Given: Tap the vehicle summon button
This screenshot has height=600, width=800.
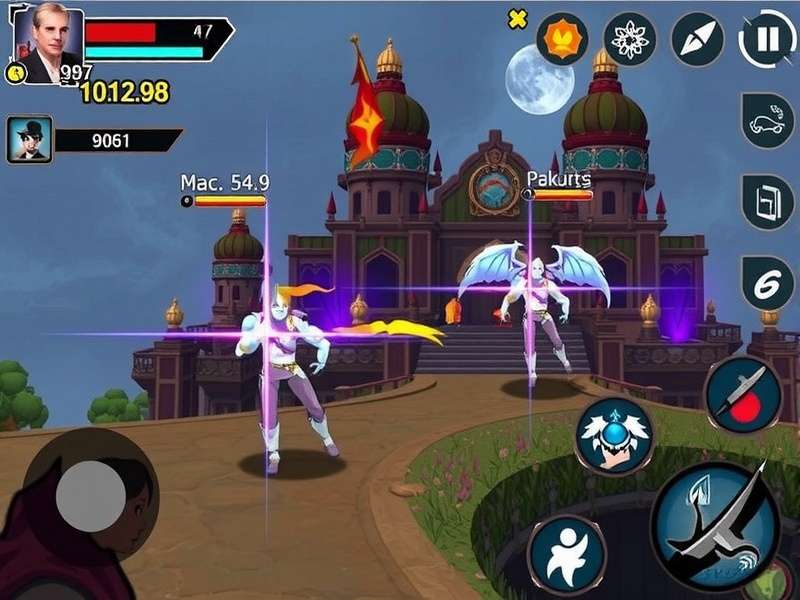Looking at the screenshot, I should [767, 120].
